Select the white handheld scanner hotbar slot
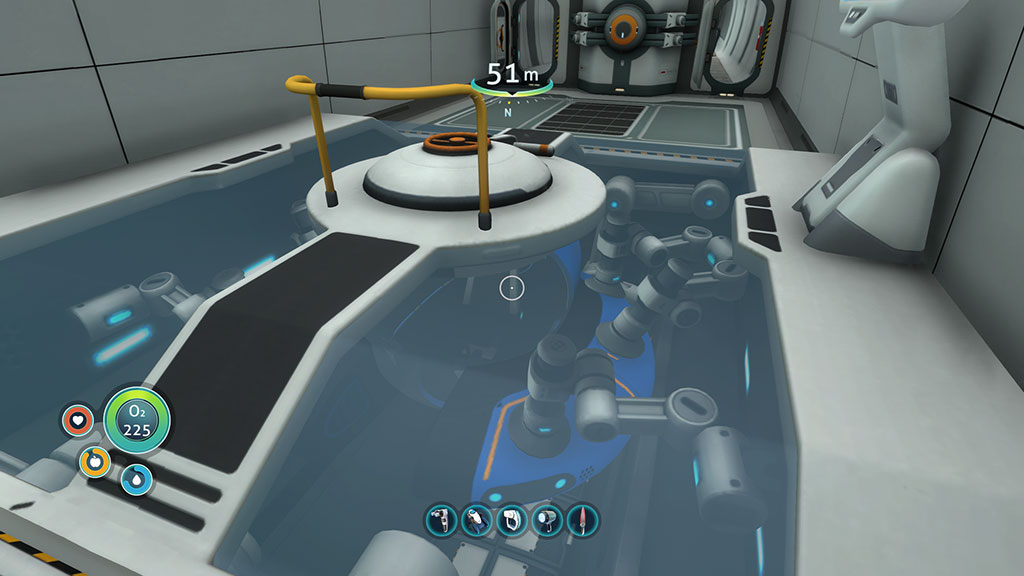1024x576 pixels. coord(512,520)
